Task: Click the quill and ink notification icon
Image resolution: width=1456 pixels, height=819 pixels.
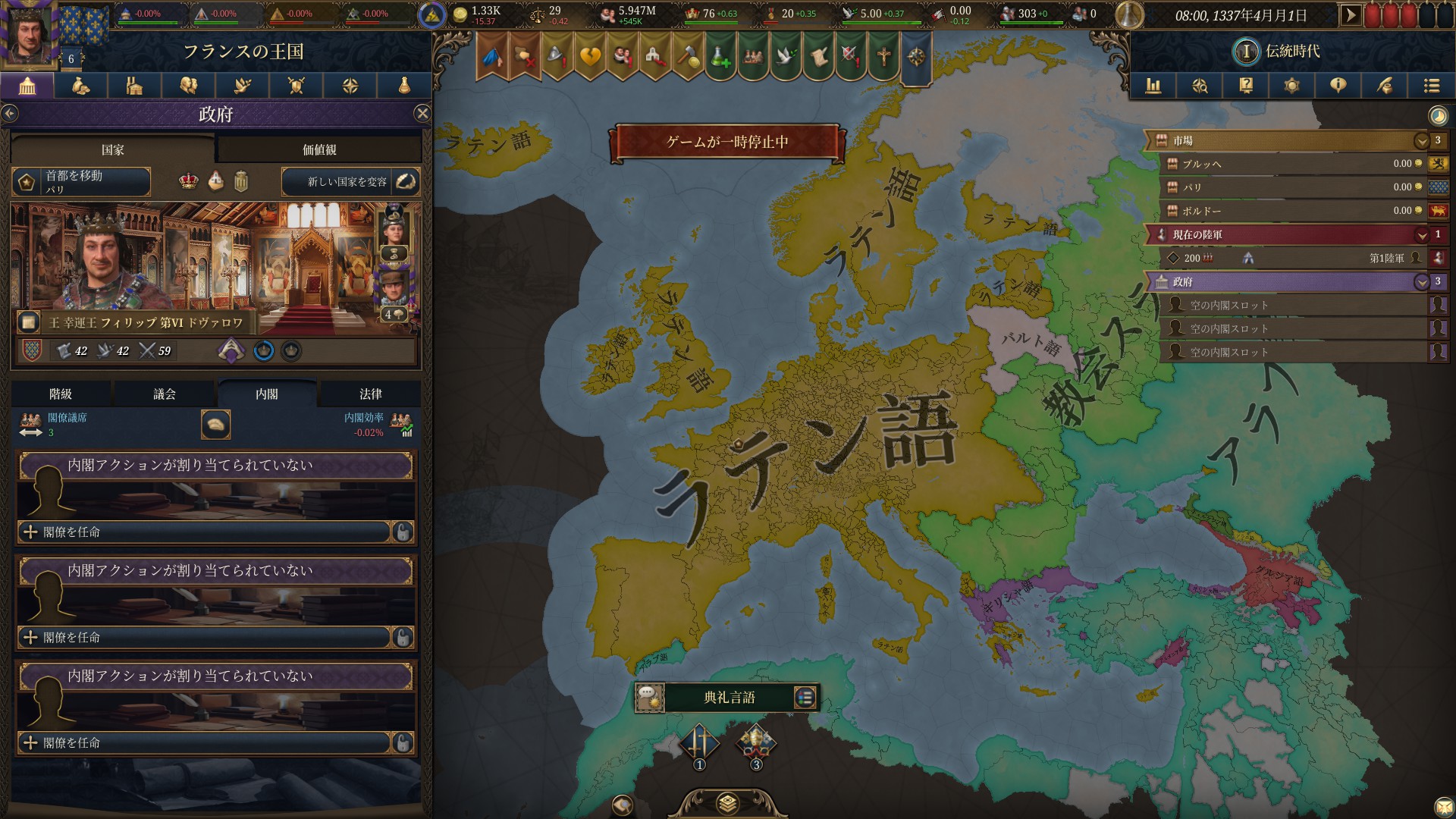Action: tap(1385, 86)
